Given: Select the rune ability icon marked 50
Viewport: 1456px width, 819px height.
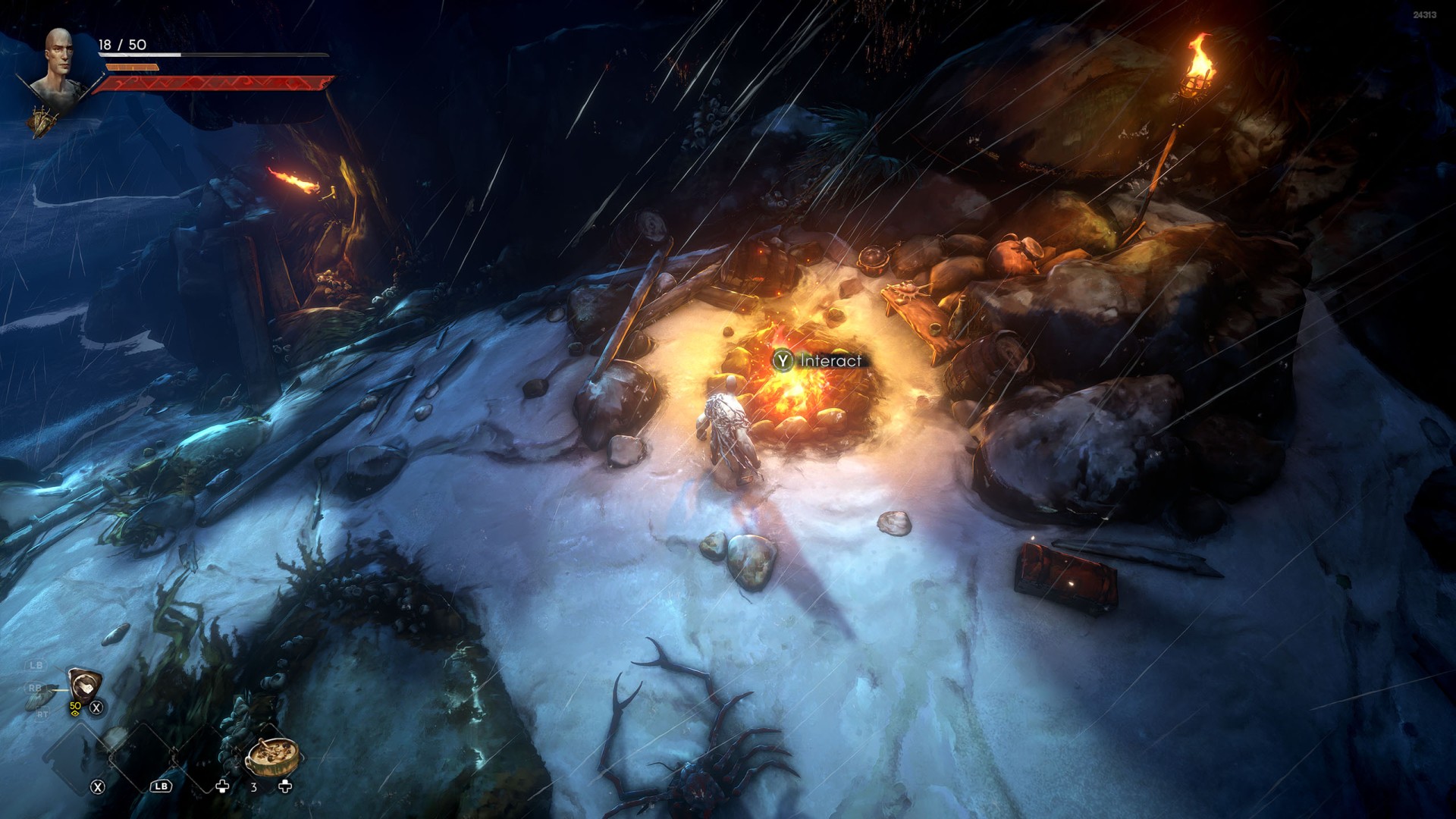Looking at the screenshot, I should point(83,686).
